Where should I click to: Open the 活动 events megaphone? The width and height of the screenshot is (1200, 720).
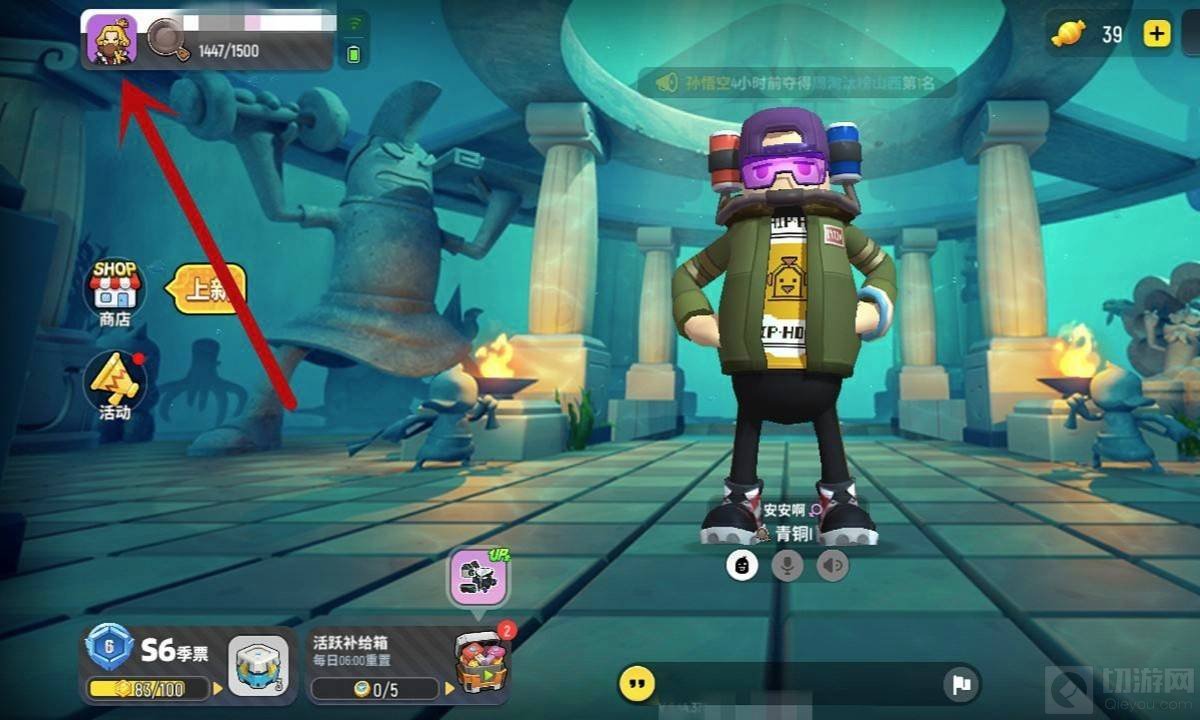click(x=115, y=385)
